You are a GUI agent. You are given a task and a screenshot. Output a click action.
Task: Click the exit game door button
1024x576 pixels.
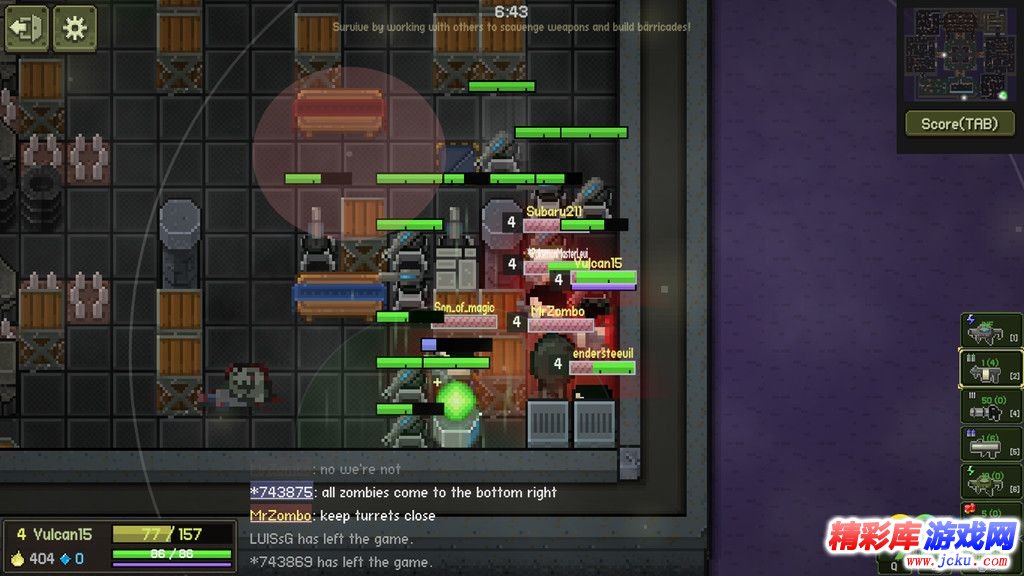coord(26,28)
